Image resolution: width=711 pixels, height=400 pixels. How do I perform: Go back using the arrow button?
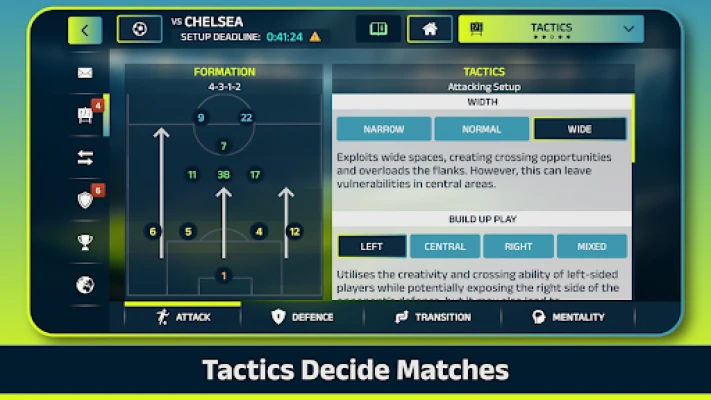pyautogui.click(x=84, y=30)
